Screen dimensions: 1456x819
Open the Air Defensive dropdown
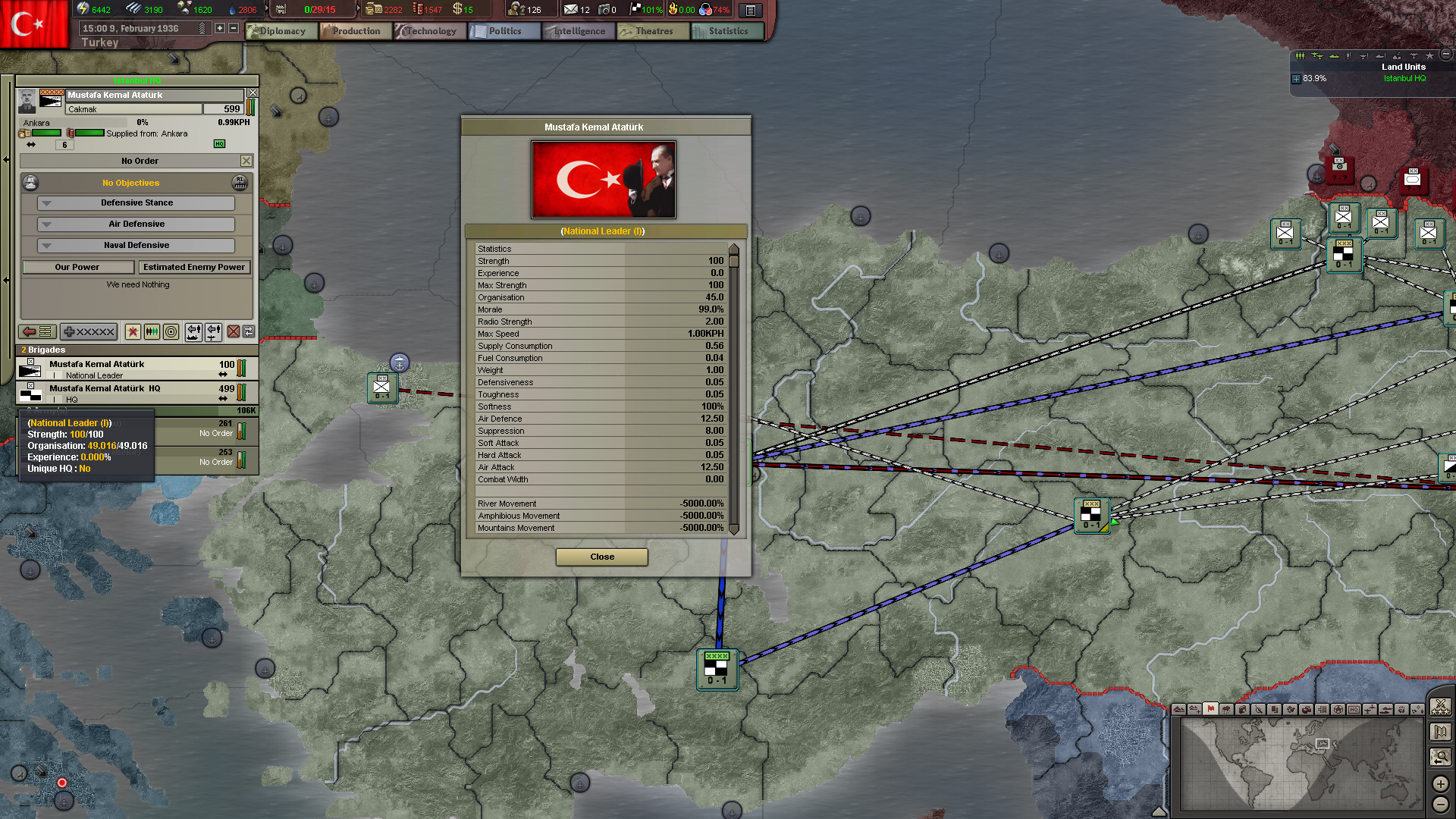click(135, 224)
